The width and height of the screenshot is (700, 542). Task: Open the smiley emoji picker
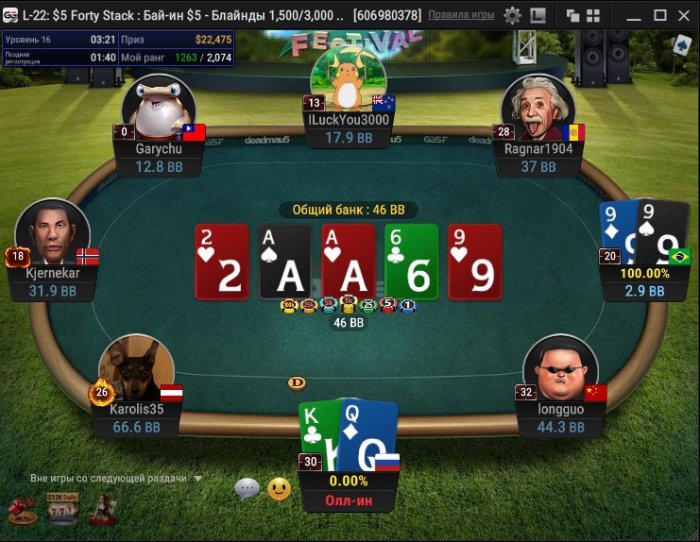(279, 488)
